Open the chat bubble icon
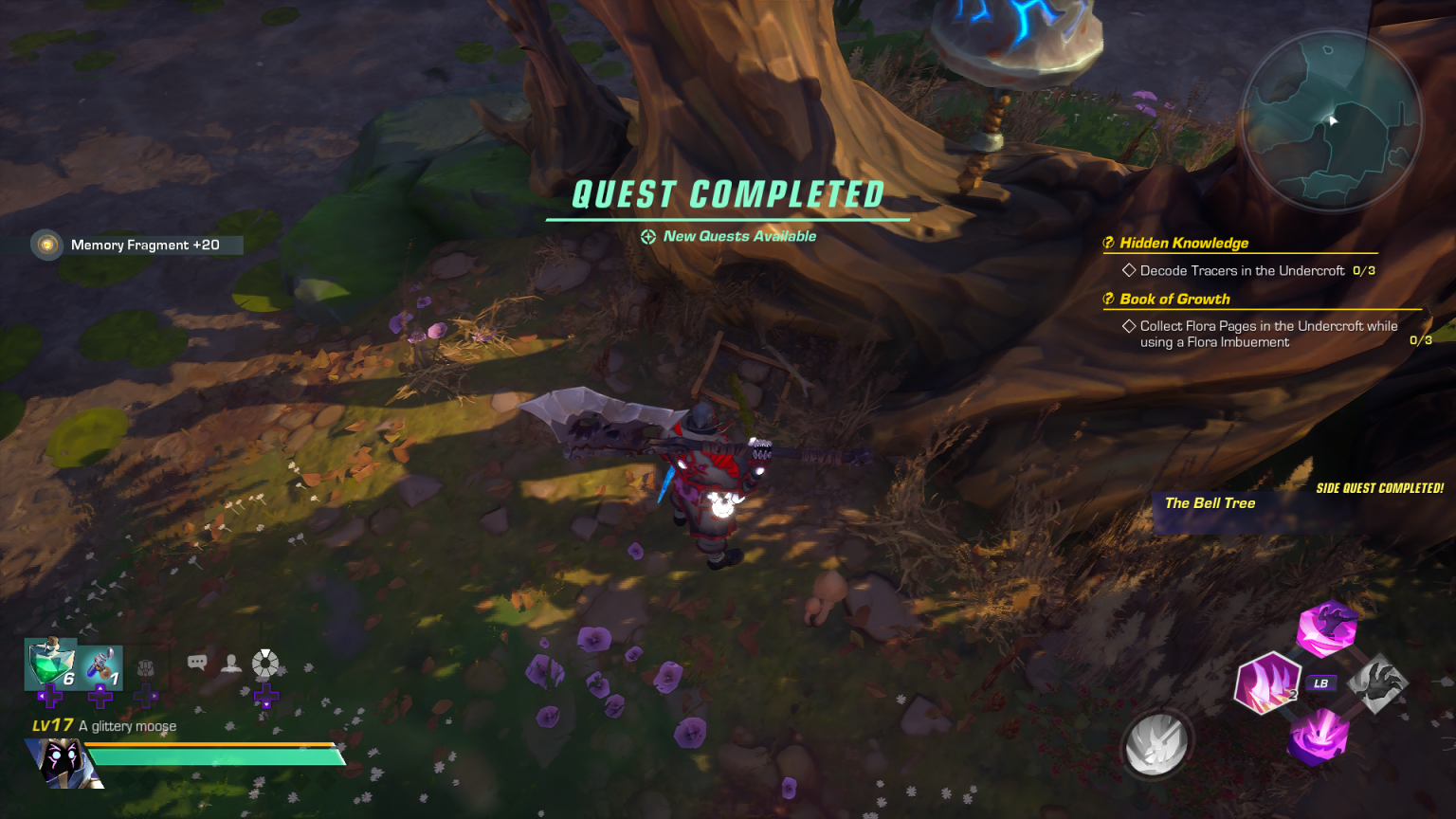The width and height of the screenshot is (1456, 819). click(196, 662)
